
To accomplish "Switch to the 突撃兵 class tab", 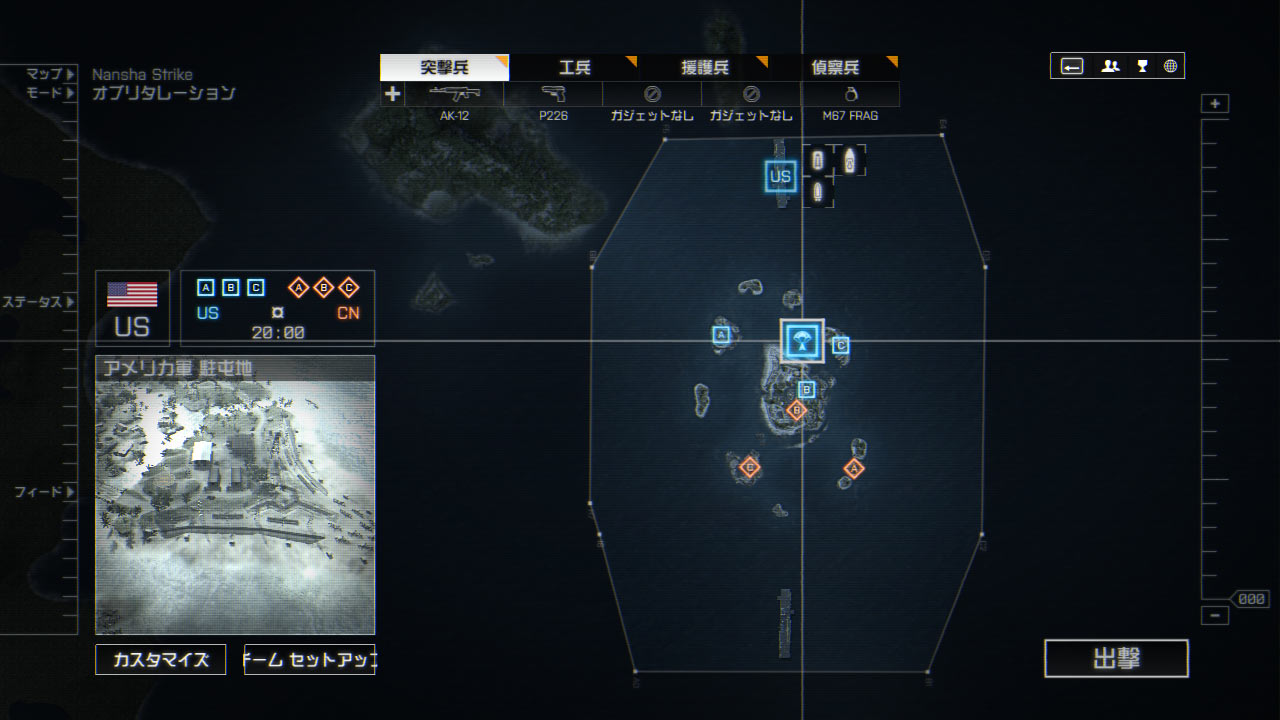I will tap(444, 68).
